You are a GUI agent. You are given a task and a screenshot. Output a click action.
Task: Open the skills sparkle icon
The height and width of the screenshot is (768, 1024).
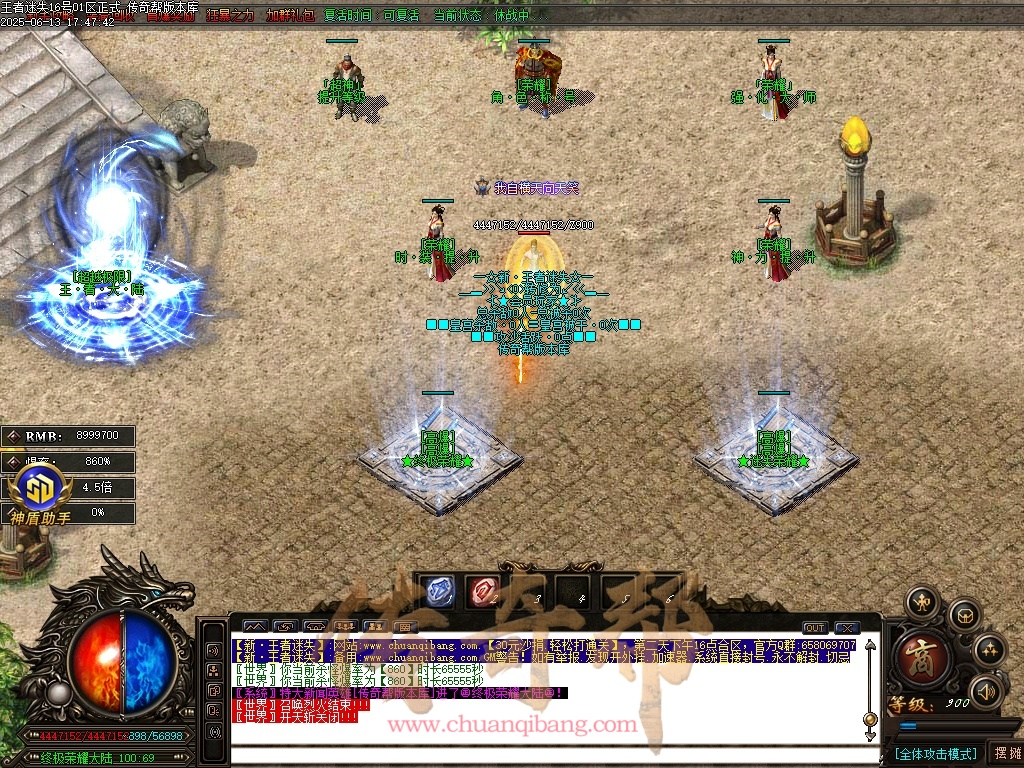click(x=989, y=650)
